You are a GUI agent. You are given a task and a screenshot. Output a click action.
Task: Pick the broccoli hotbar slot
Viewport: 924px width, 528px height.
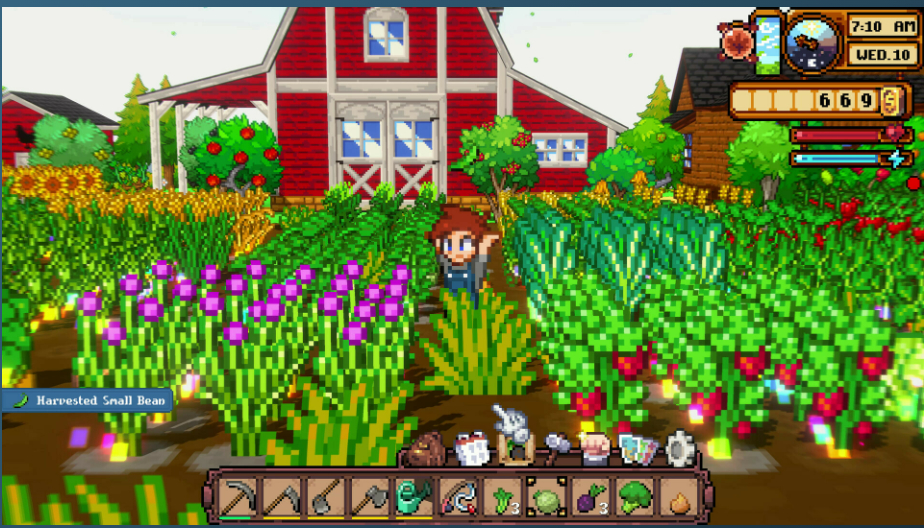(630, 496)
